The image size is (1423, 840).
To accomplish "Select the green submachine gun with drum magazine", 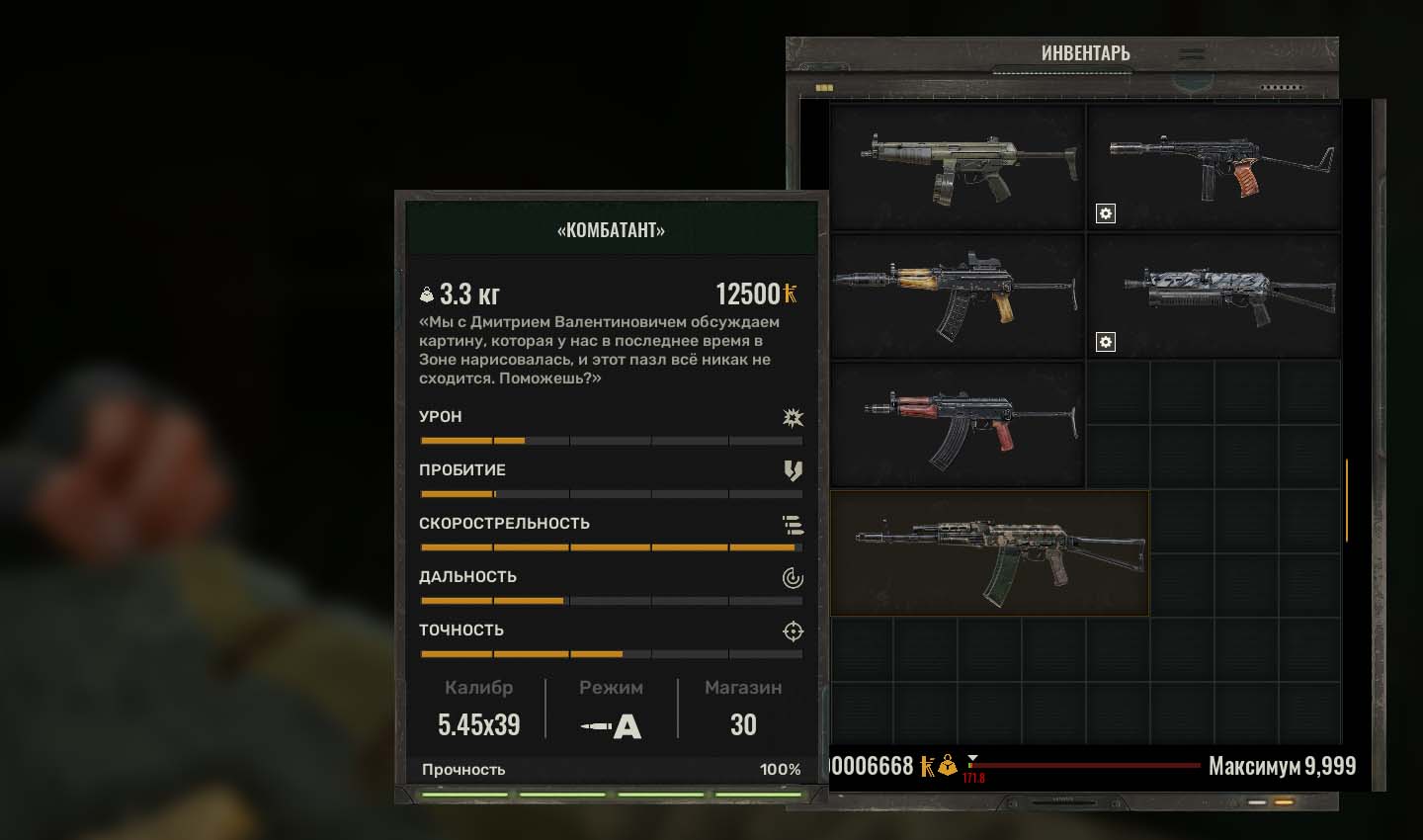I will 957,168.
